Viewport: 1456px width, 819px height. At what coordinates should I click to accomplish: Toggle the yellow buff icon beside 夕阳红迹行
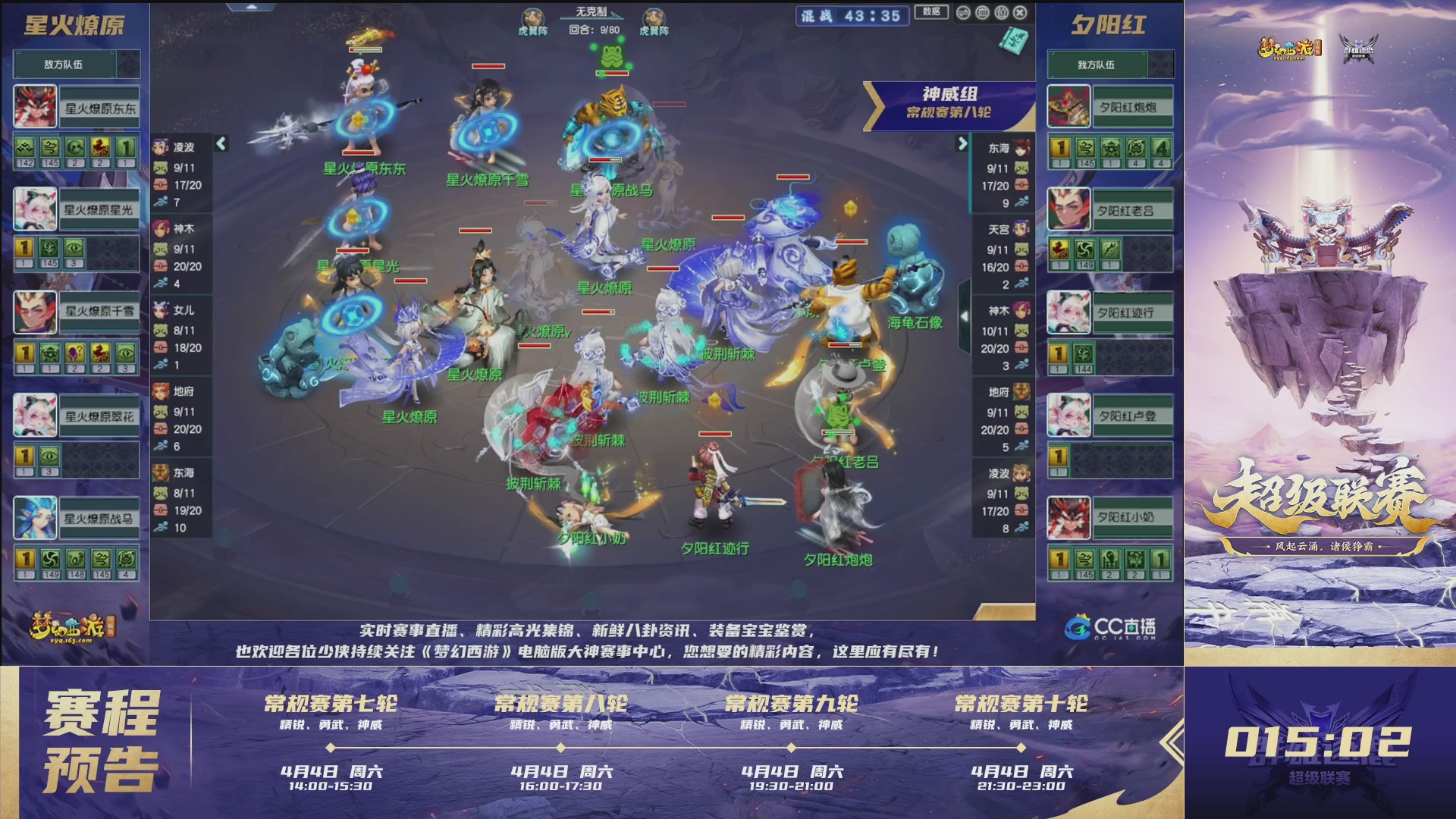coord(1058,353)
